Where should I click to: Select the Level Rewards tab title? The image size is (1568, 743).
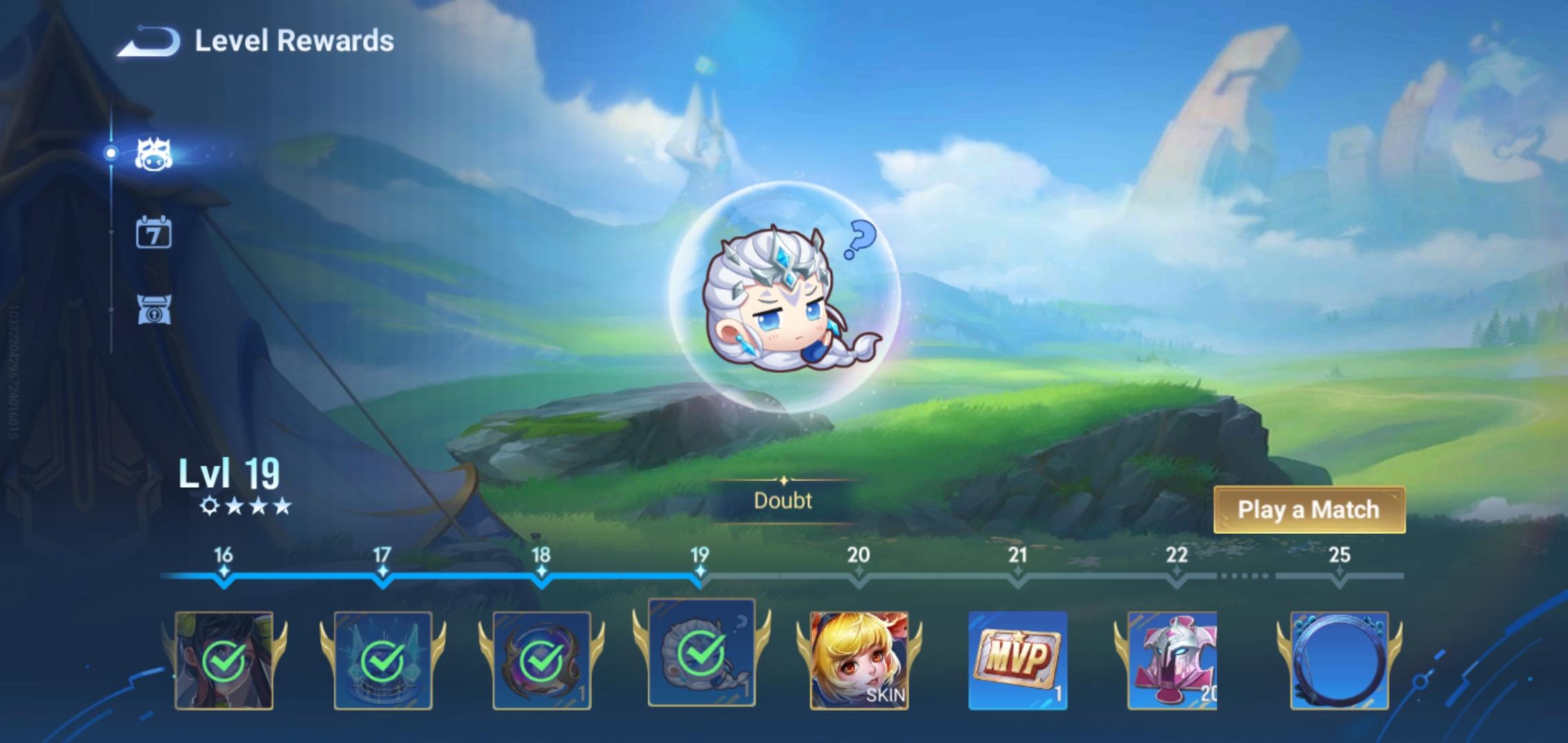(x=294, y=41)
